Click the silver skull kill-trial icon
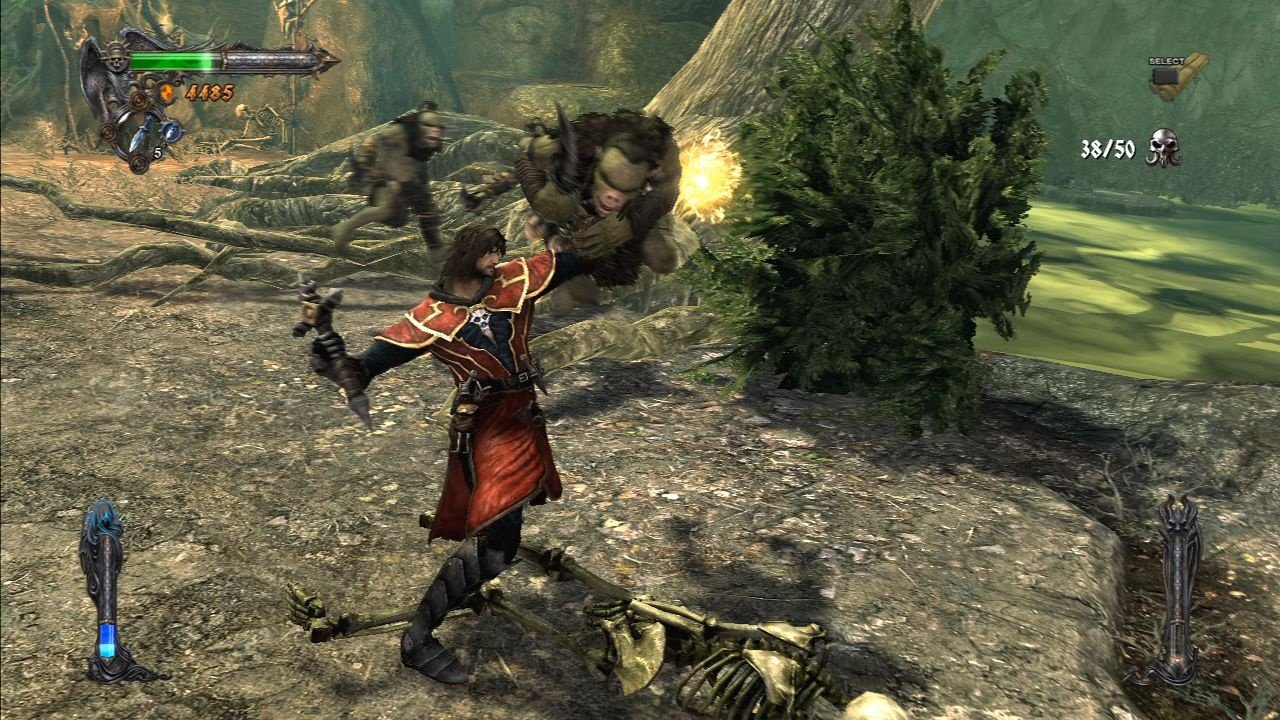Screen dimensions: 1280x720 tap(1163, 148)
